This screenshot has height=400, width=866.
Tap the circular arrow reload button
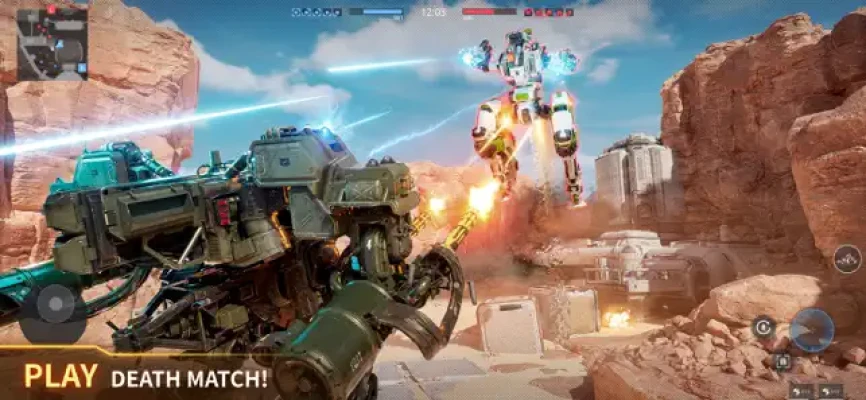pyautogui.click(x=764, y=326)
